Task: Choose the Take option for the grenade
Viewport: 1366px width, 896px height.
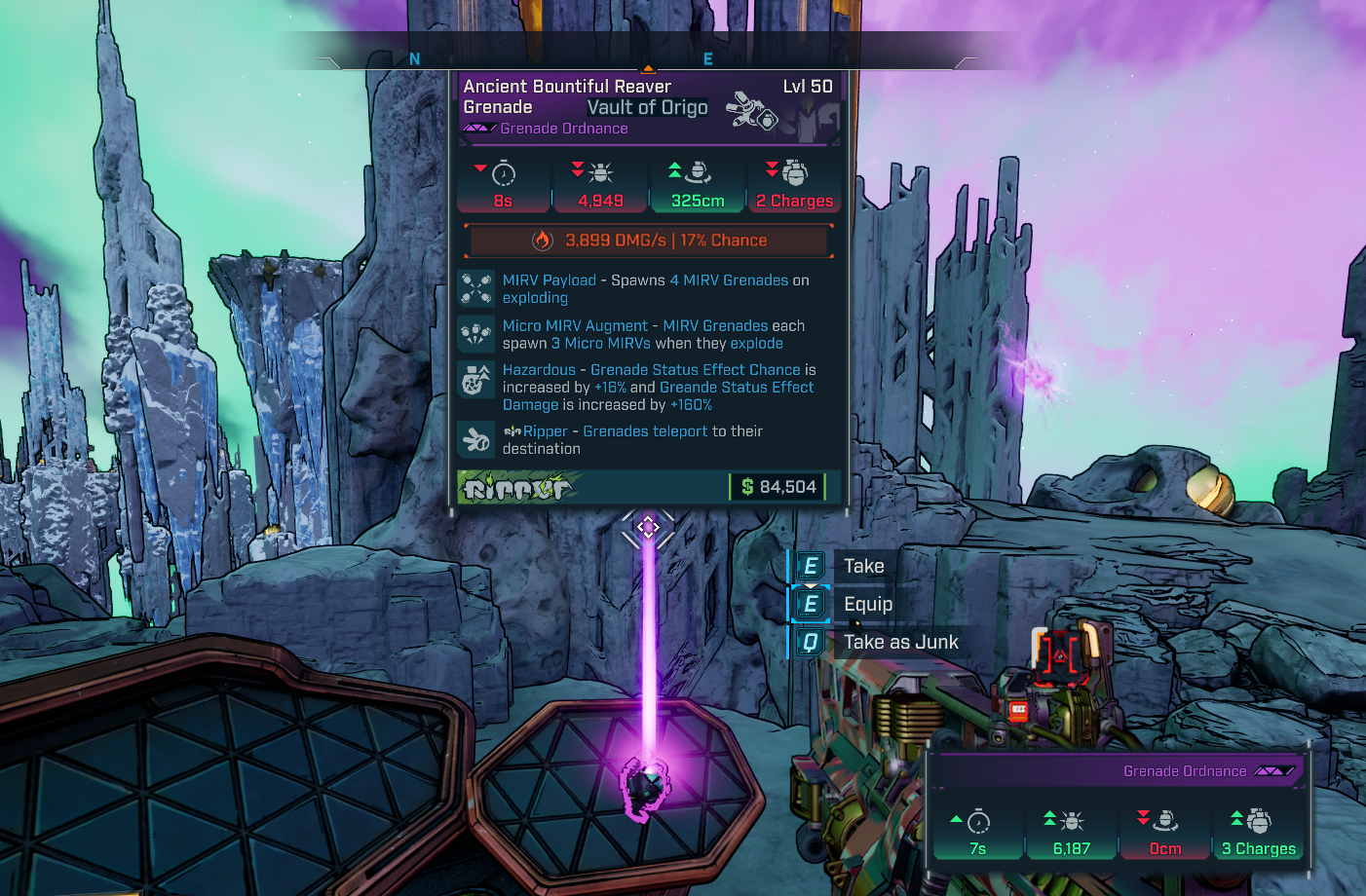Action: pos(863,566)
